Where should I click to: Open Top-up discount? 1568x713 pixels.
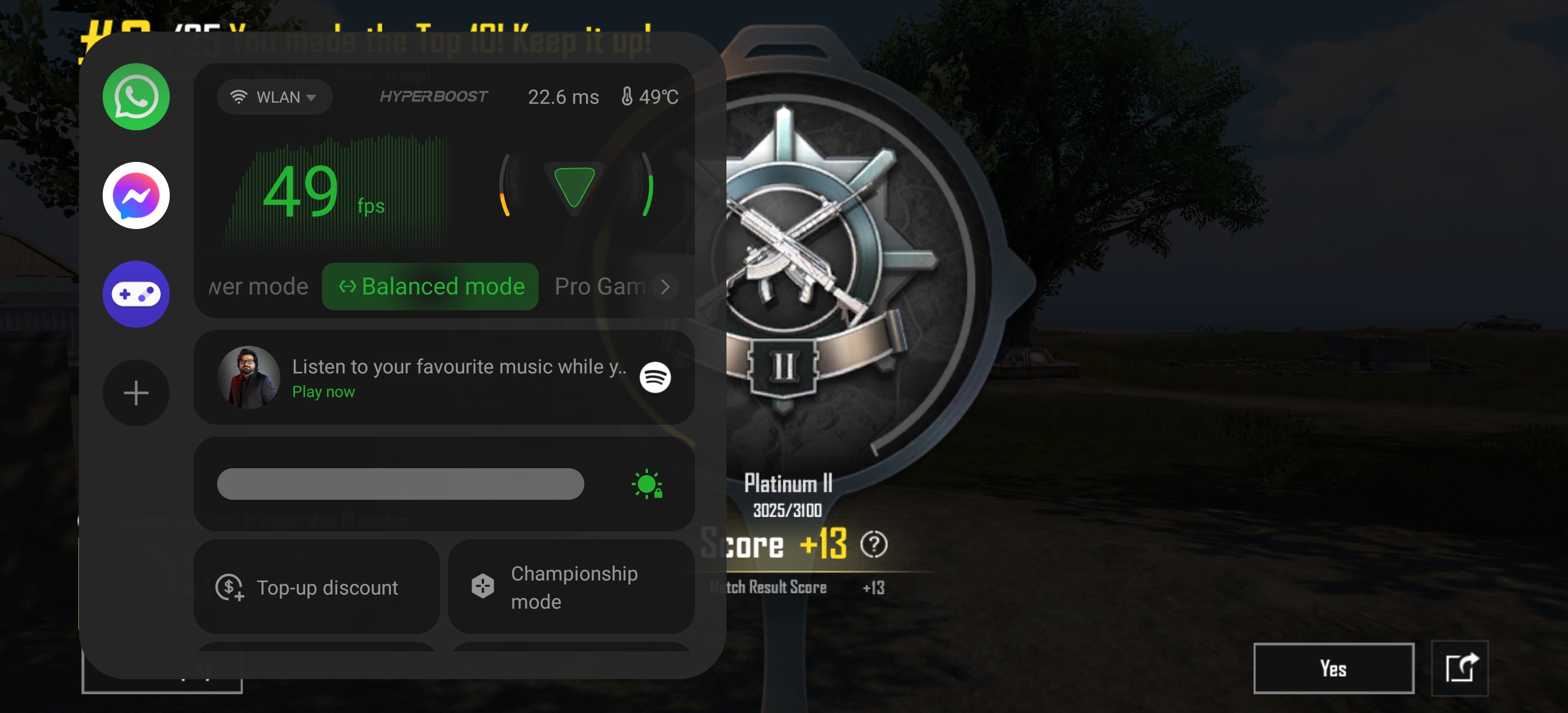tap(316, 587)
